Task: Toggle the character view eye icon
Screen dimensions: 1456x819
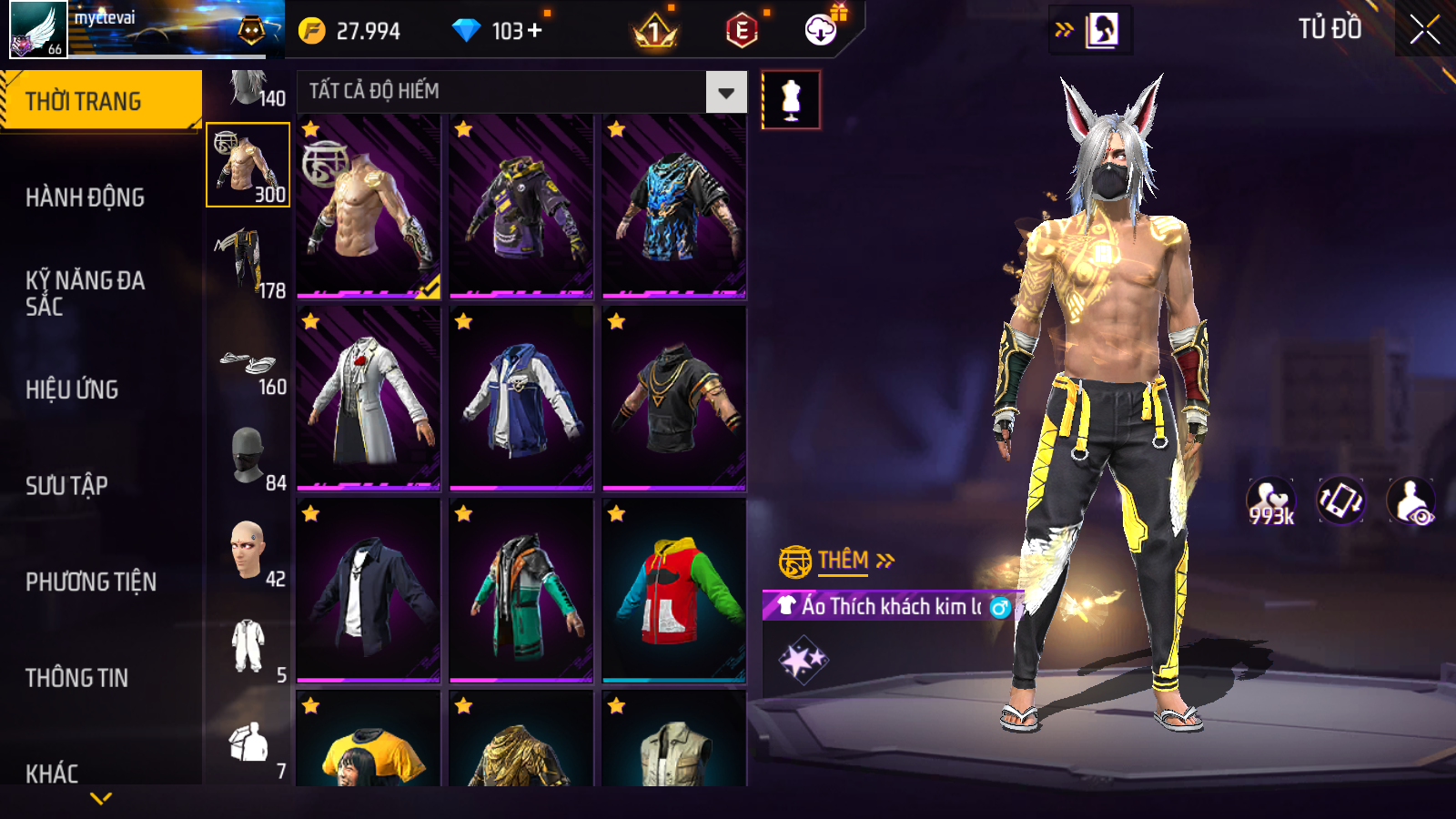Action: 1410,501
